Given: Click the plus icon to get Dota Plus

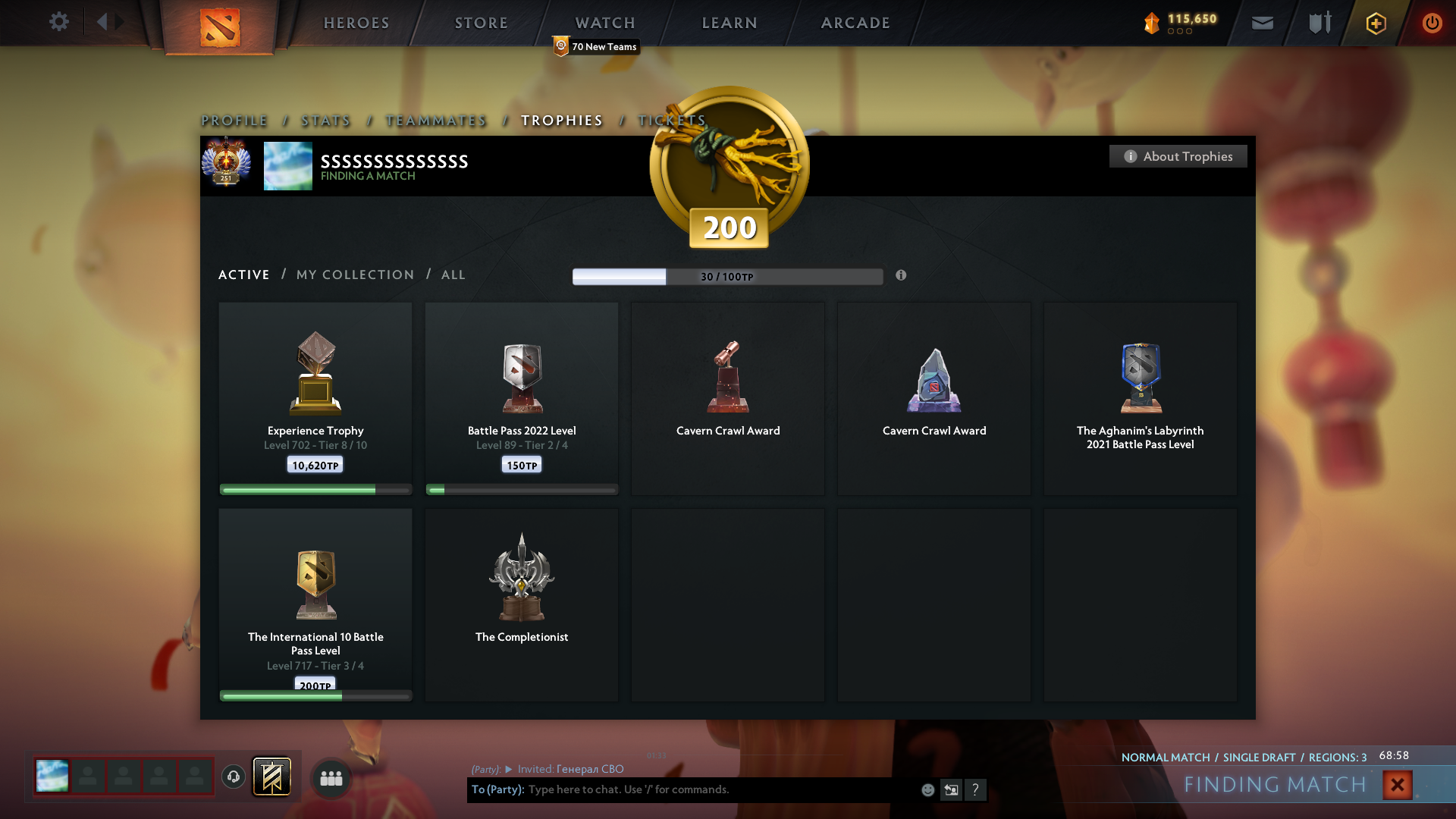Looking at the screenshot, I should [1376, 23].
